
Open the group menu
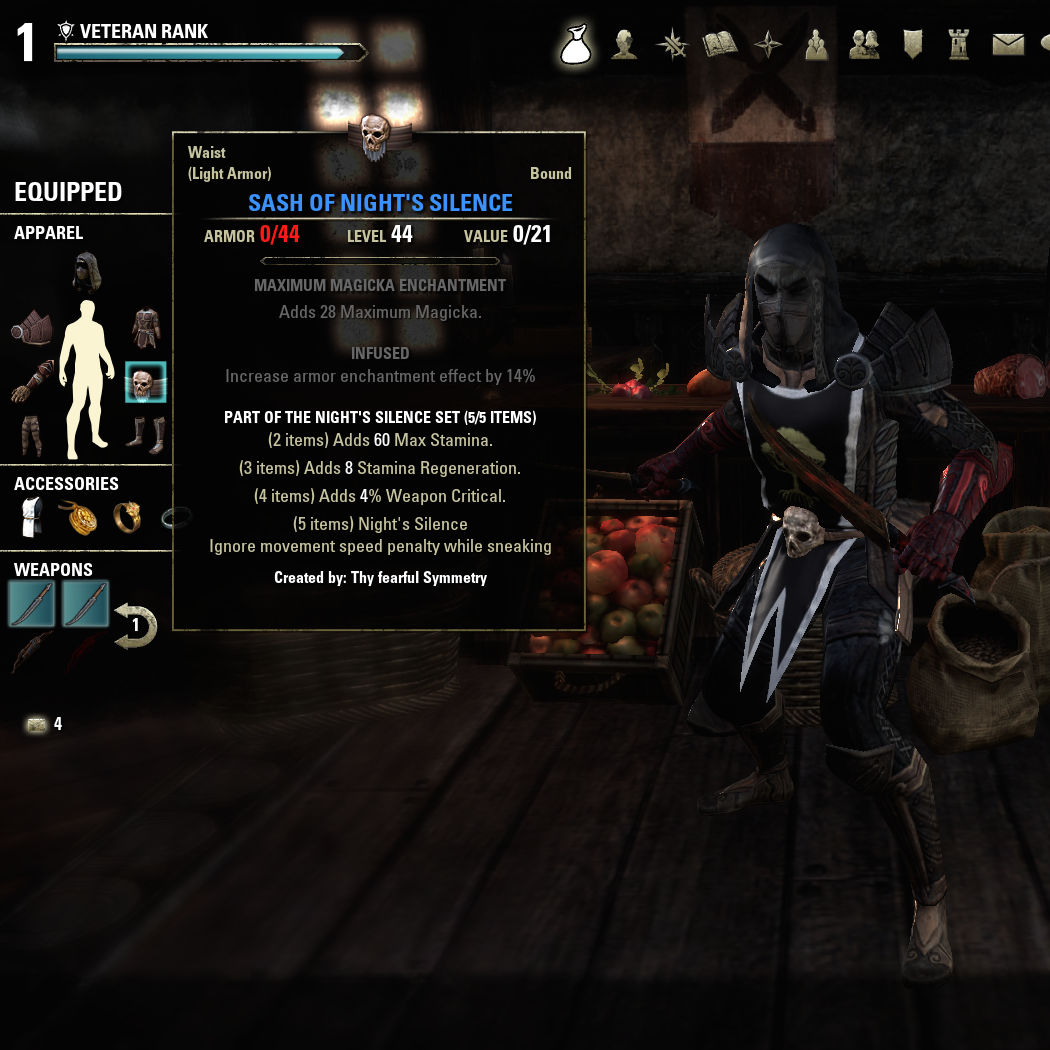[816, 45]
